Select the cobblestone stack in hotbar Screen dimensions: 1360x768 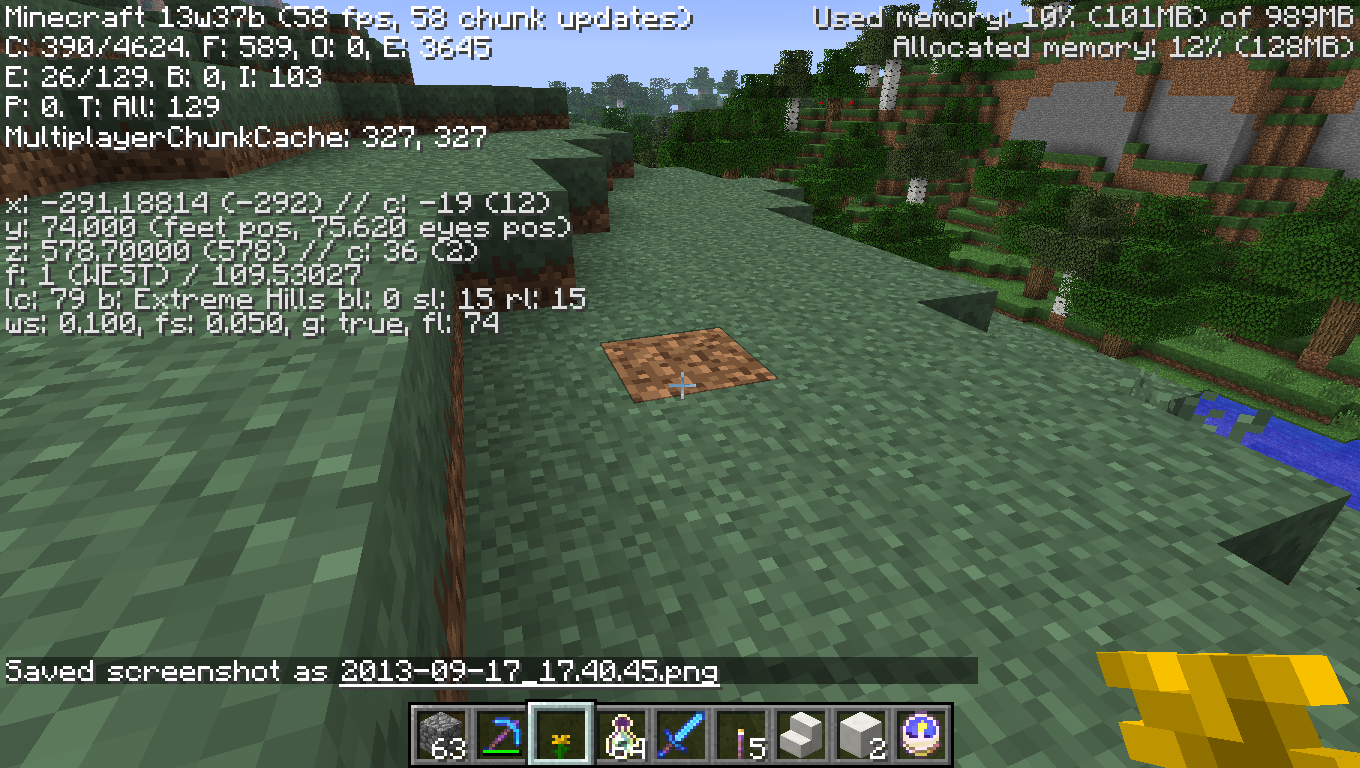(440, 735)
